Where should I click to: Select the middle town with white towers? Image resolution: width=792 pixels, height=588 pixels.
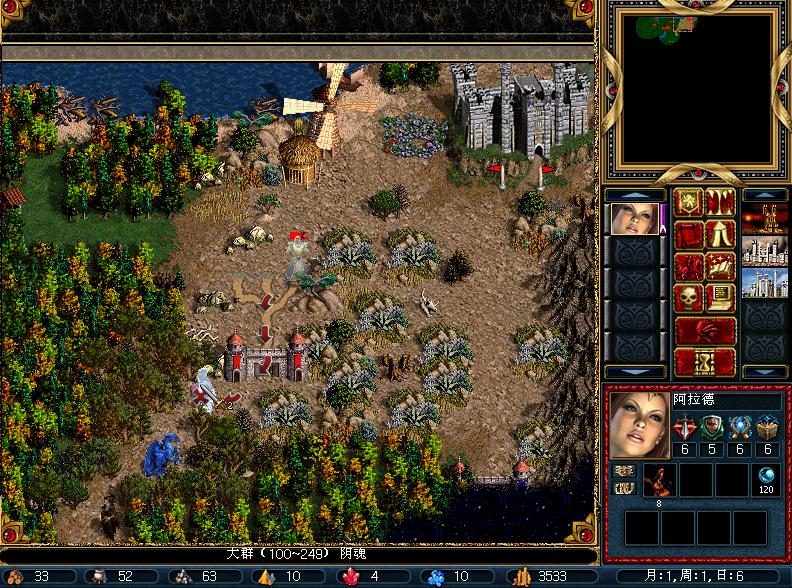pyautogui.click(x=765, y=250)
